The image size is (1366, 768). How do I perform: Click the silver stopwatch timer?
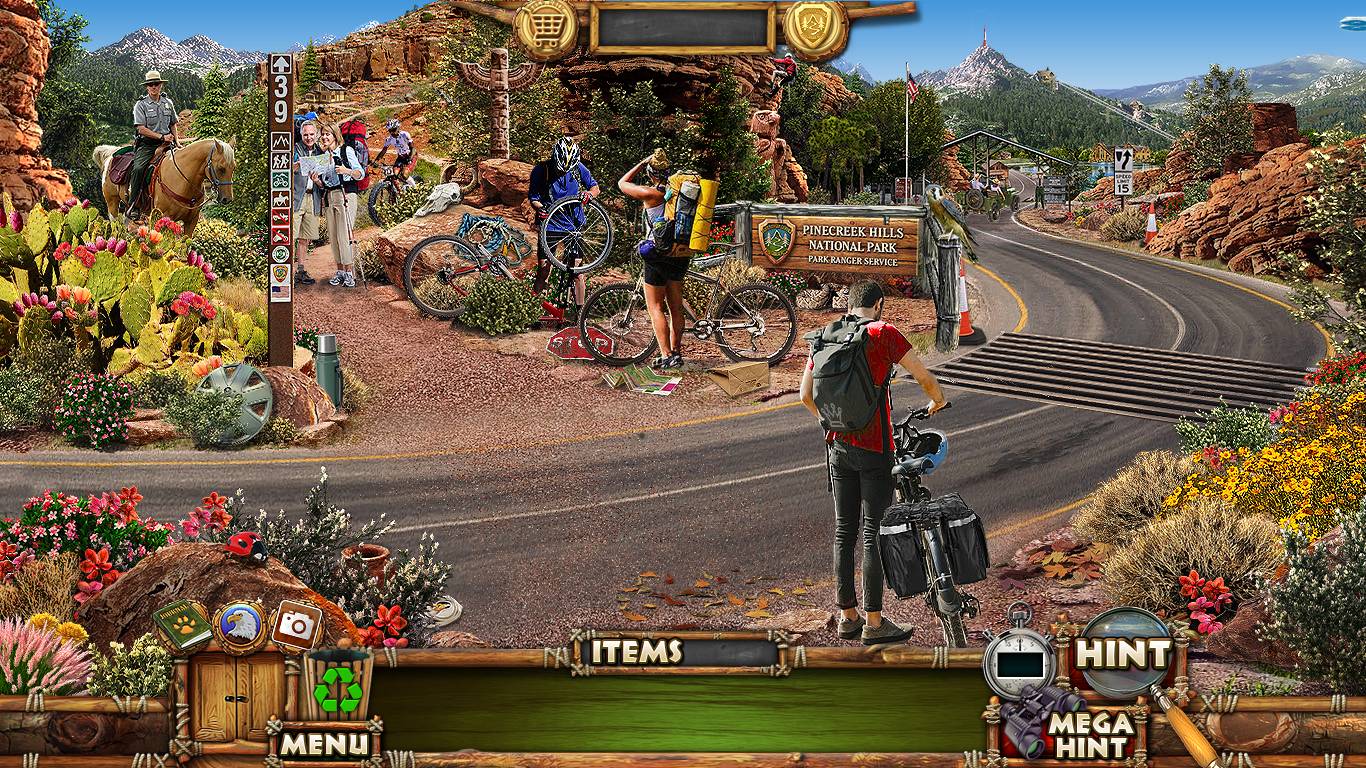coord(1019,662)
